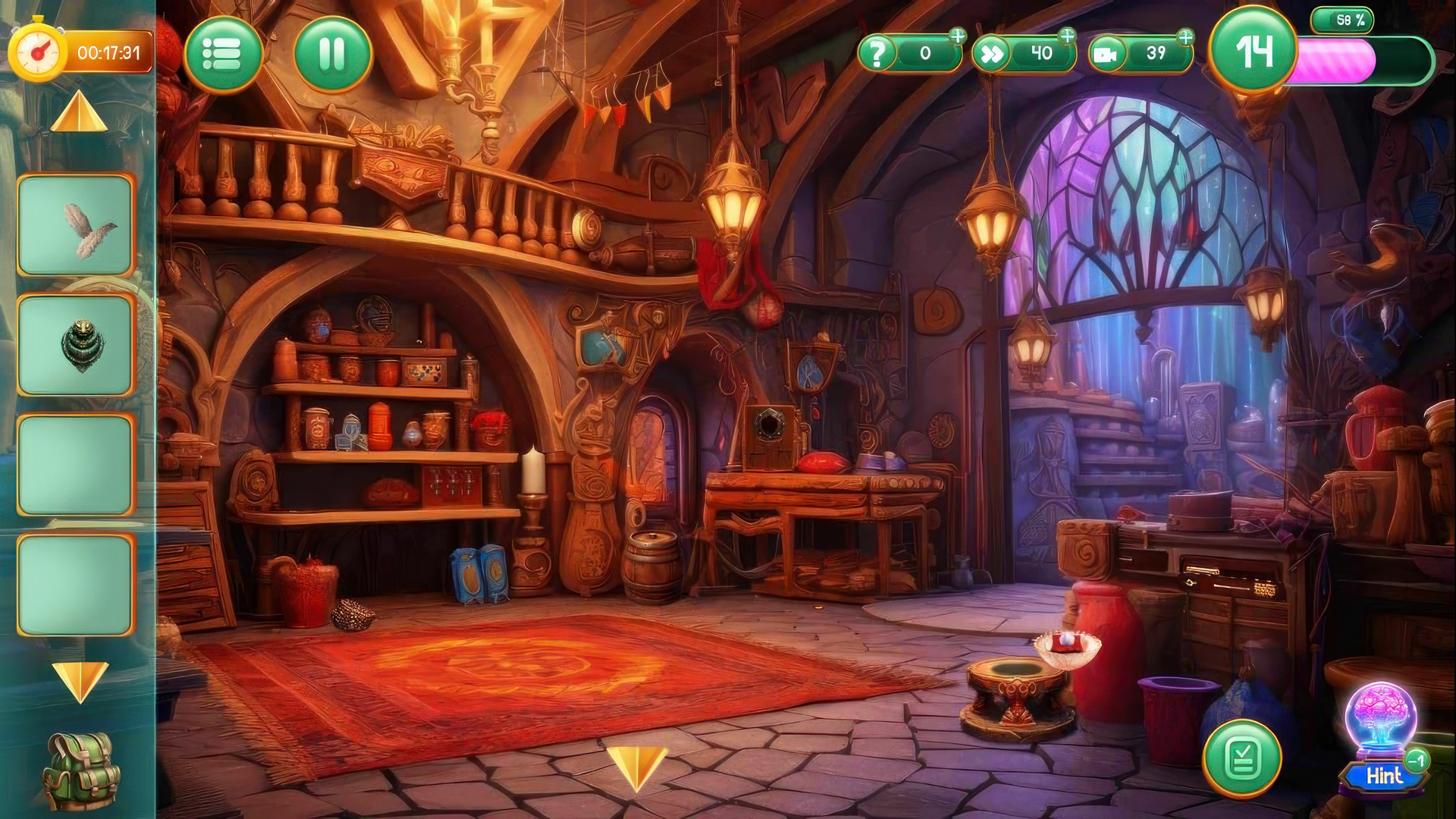Click the question mark counter icon
Screen dimensions: 1456x819
pos(877,54)
